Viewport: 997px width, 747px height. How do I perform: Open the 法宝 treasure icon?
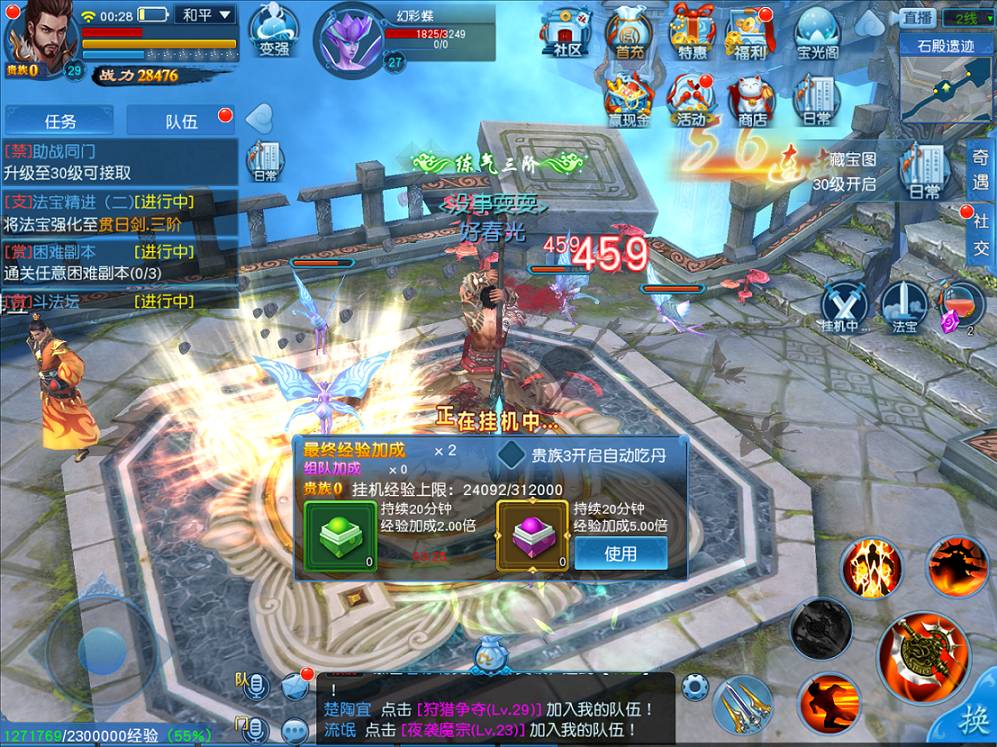pos(904,307)
